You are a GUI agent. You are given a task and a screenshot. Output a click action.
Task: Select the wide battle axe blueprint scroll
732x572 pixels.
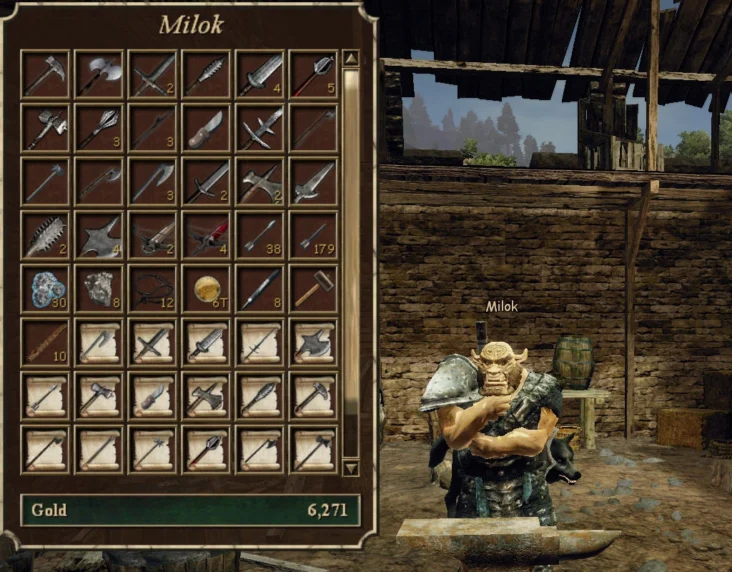coord(315,343)
